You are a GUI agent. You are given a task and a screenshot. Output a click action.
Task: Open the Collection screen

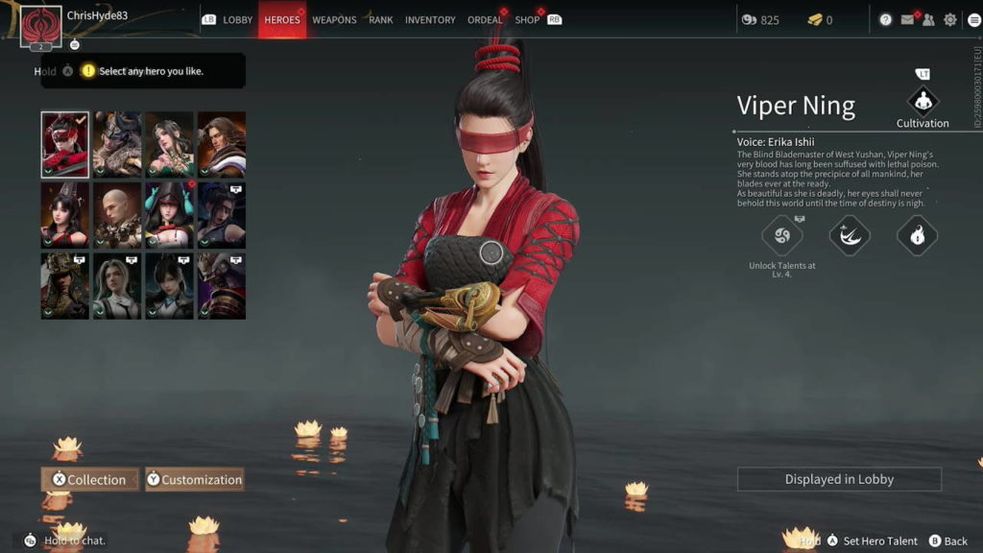[90, 480]
